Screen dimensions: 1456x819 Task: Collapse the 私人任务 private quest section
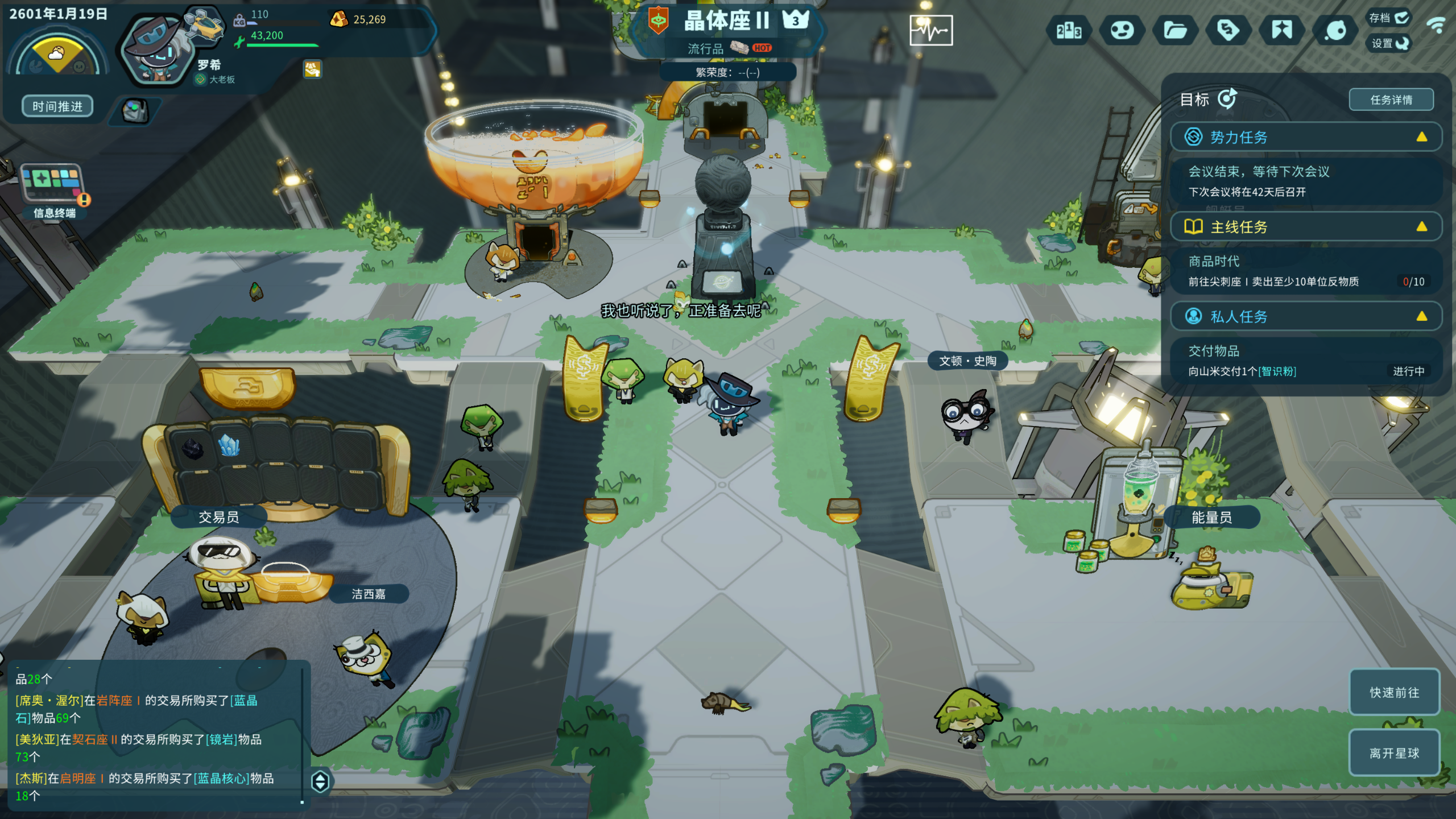click(1421, 317)
